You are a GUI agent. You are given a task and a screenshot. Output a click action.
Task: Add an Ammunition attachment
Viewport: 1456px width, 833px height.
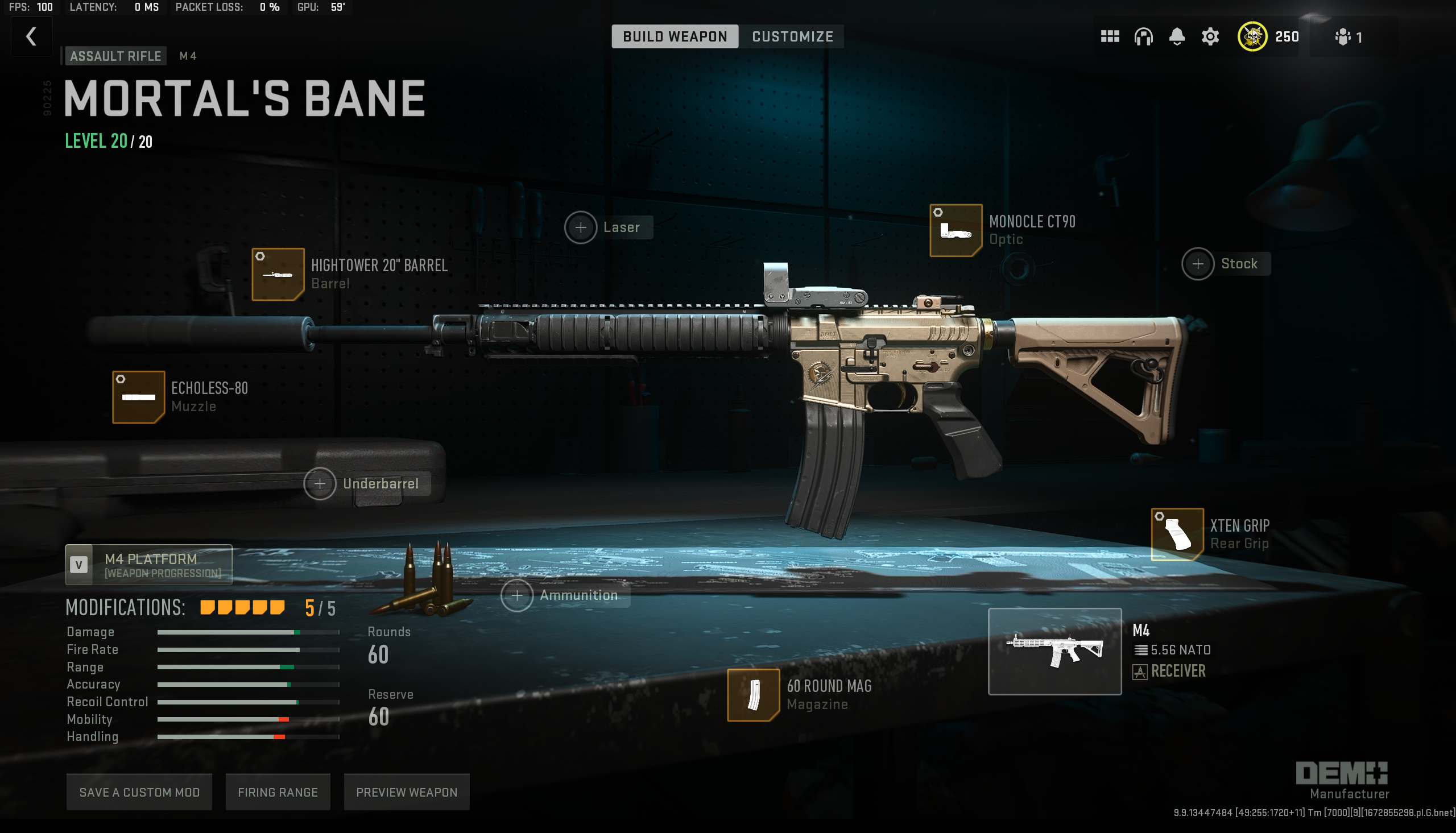coord(516,595)
